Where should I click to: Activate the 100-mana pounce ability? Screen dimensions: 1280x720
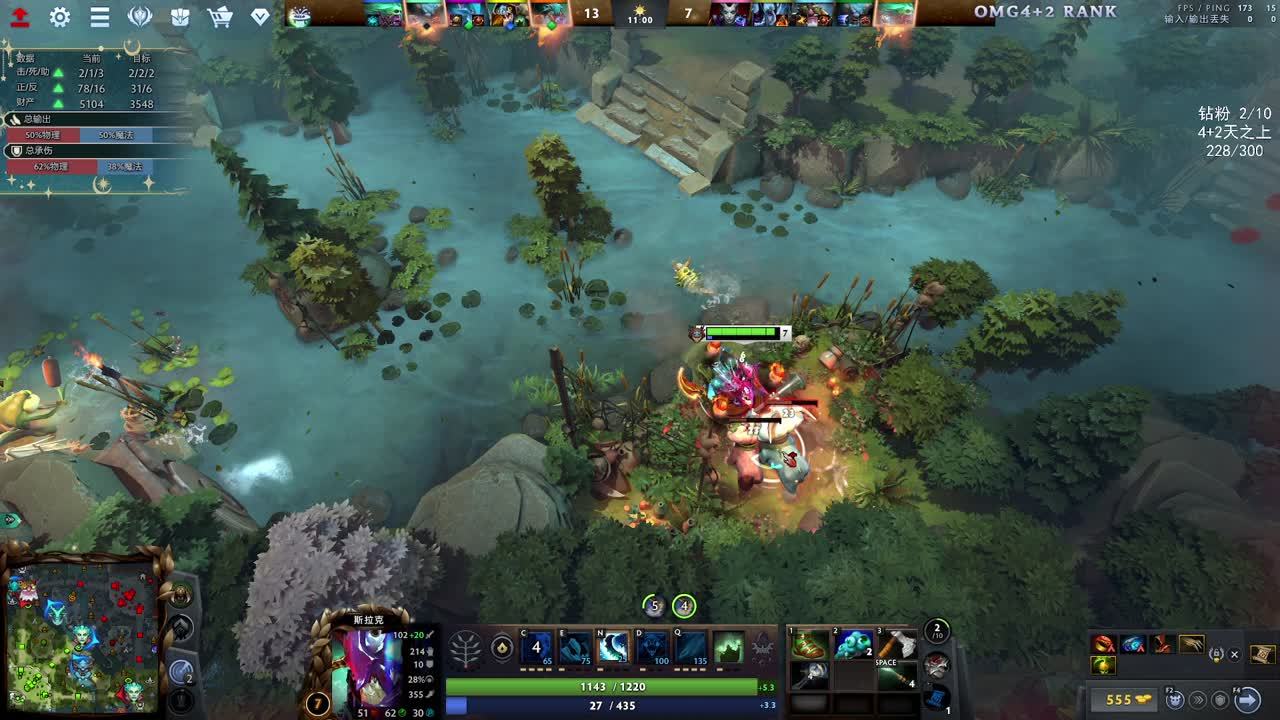coord(652,648)
